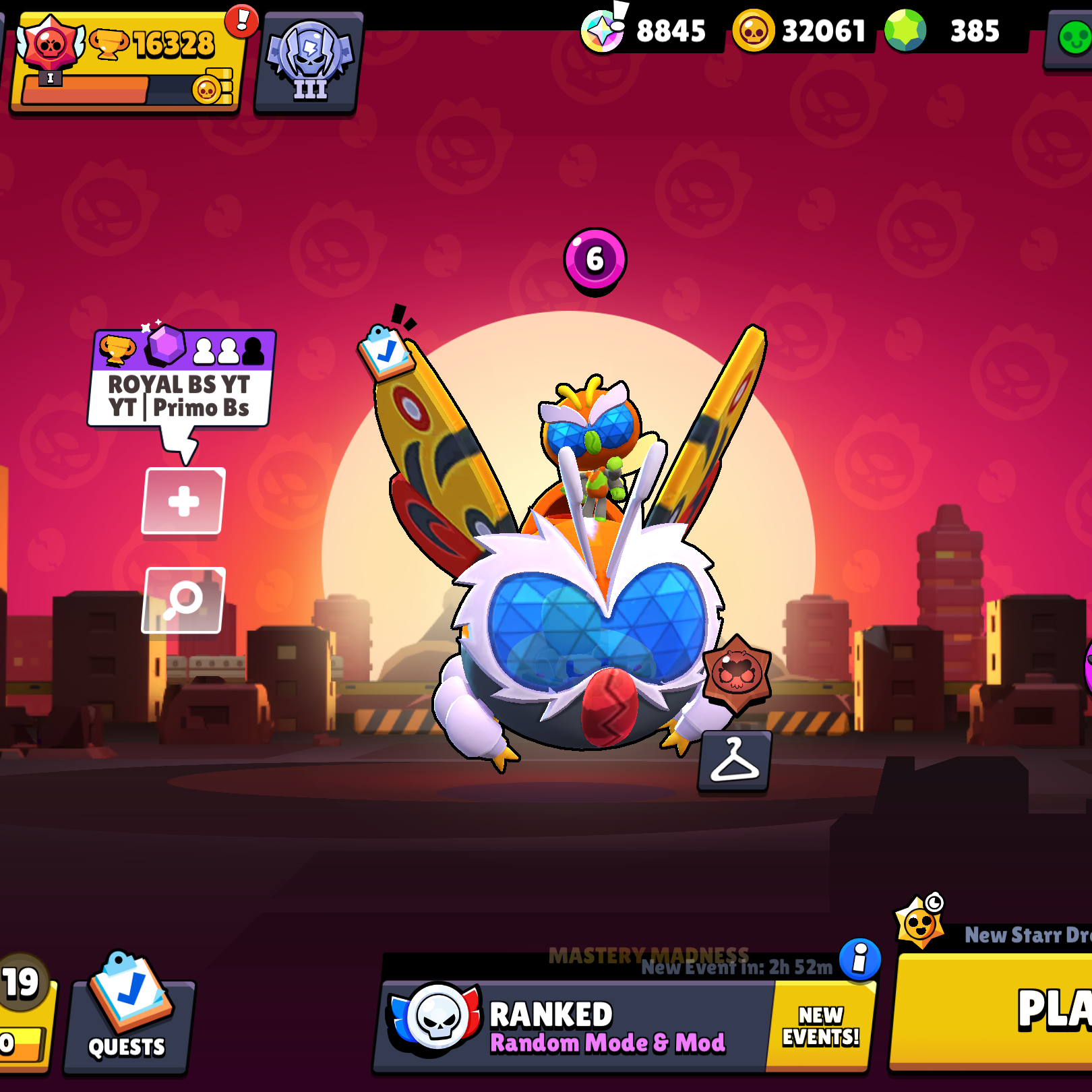1092x1092 pixels.
Task: Open the brawler quest clipboard icon
Action: pos(385,351)
